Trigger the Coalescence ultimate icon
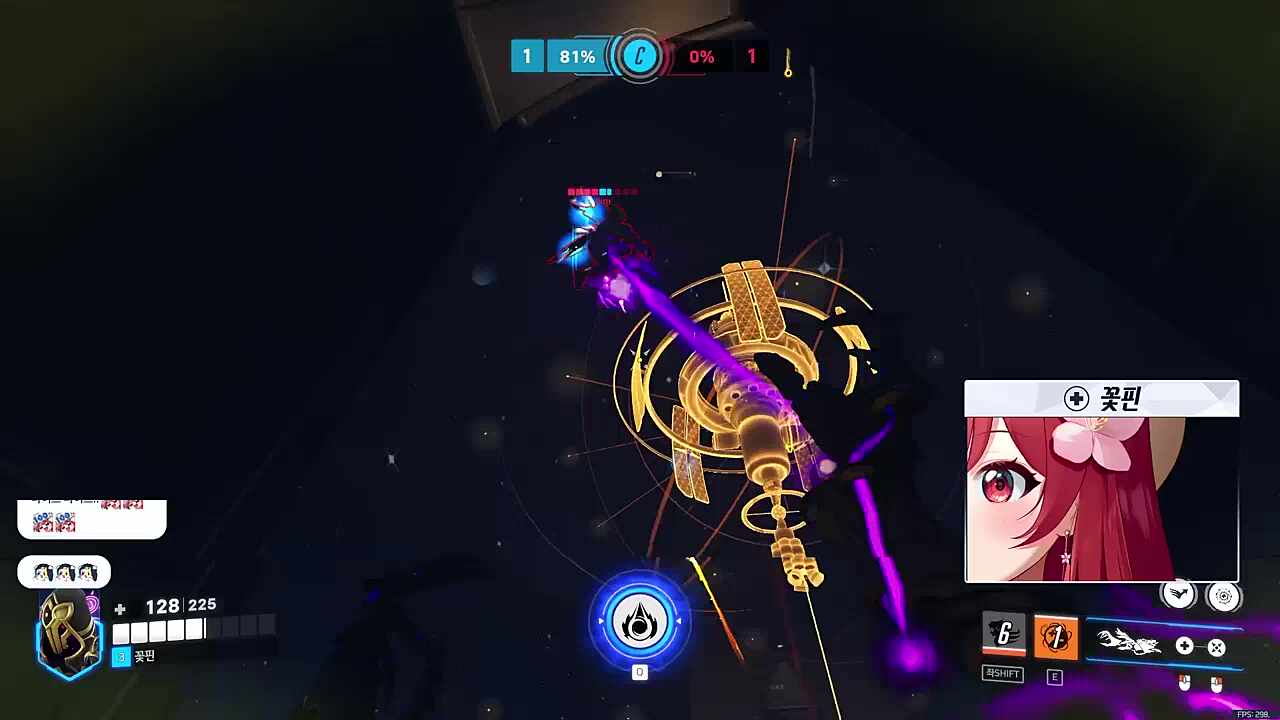 coord(639,621)
